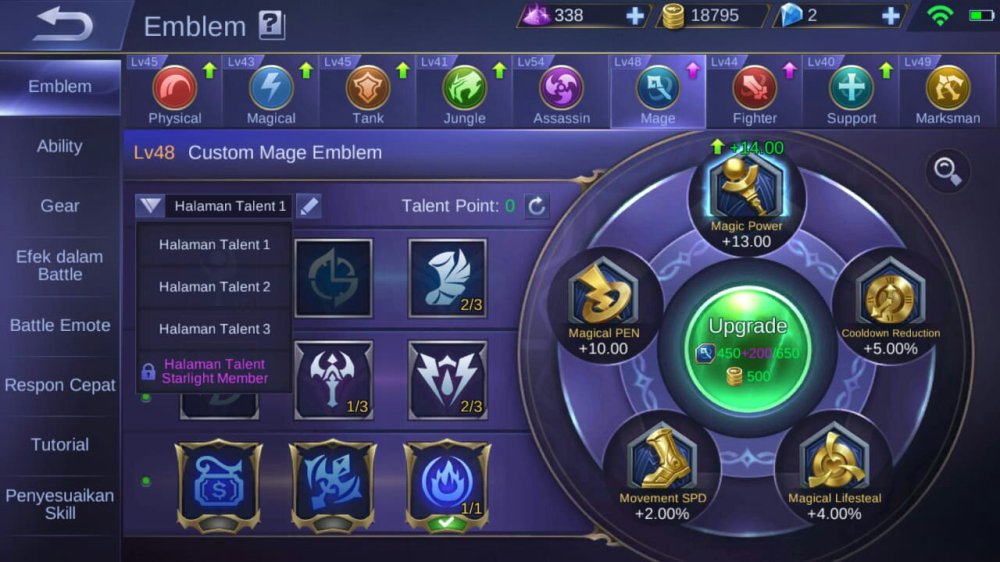Reset talent points with refresh button

tap(537, 207)
